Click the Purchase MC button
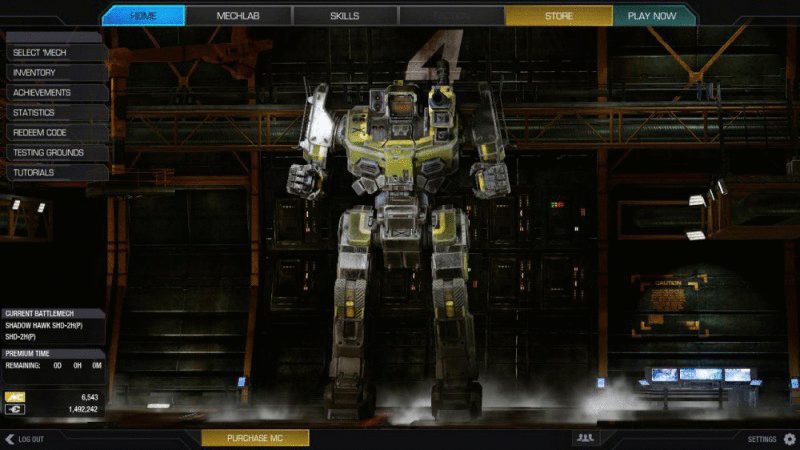This screenshot has height=450, width=800. click(x=255, y=438)
